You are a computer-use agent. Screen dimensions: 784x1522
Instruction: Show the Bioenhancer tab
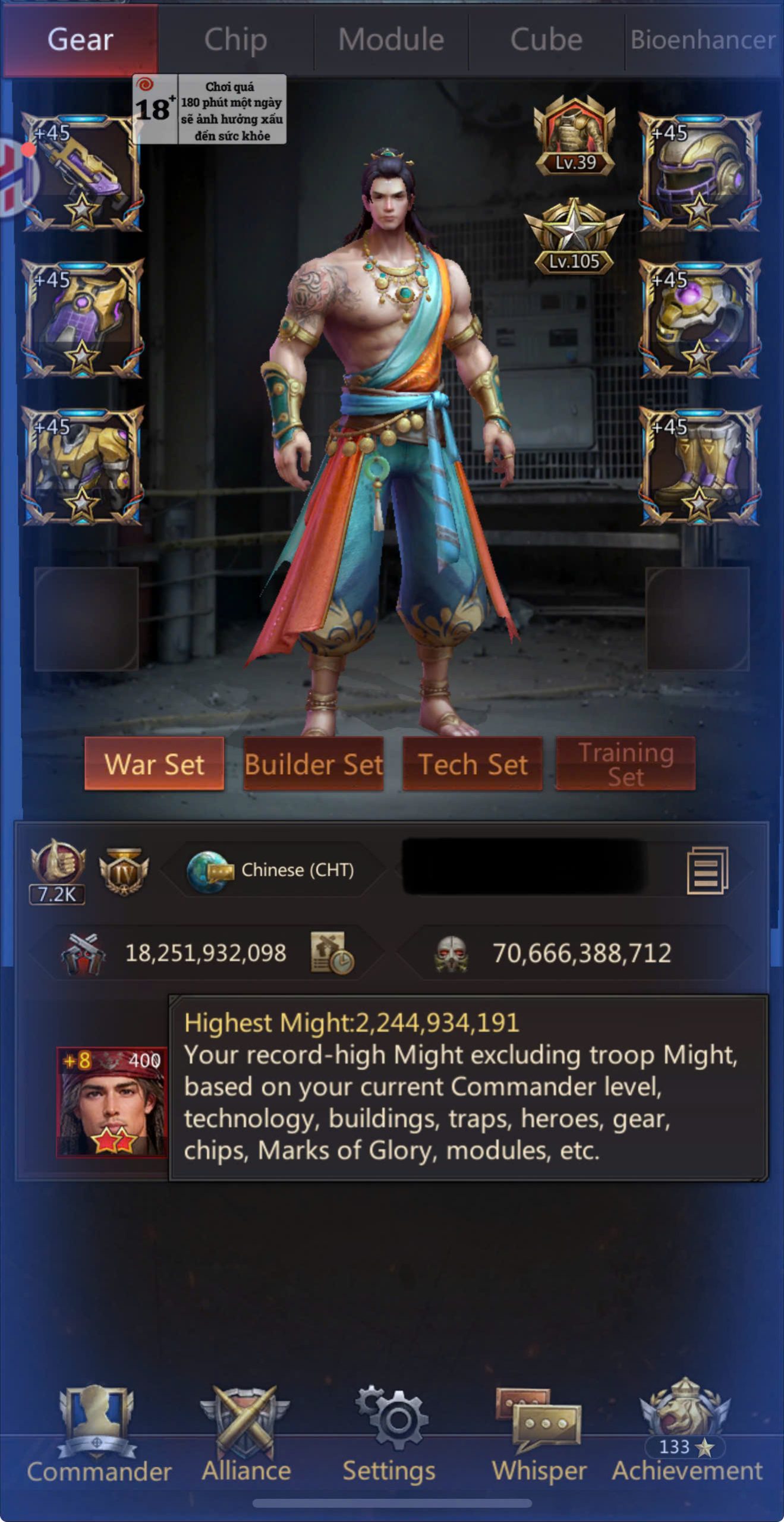(x=703, y=40)
